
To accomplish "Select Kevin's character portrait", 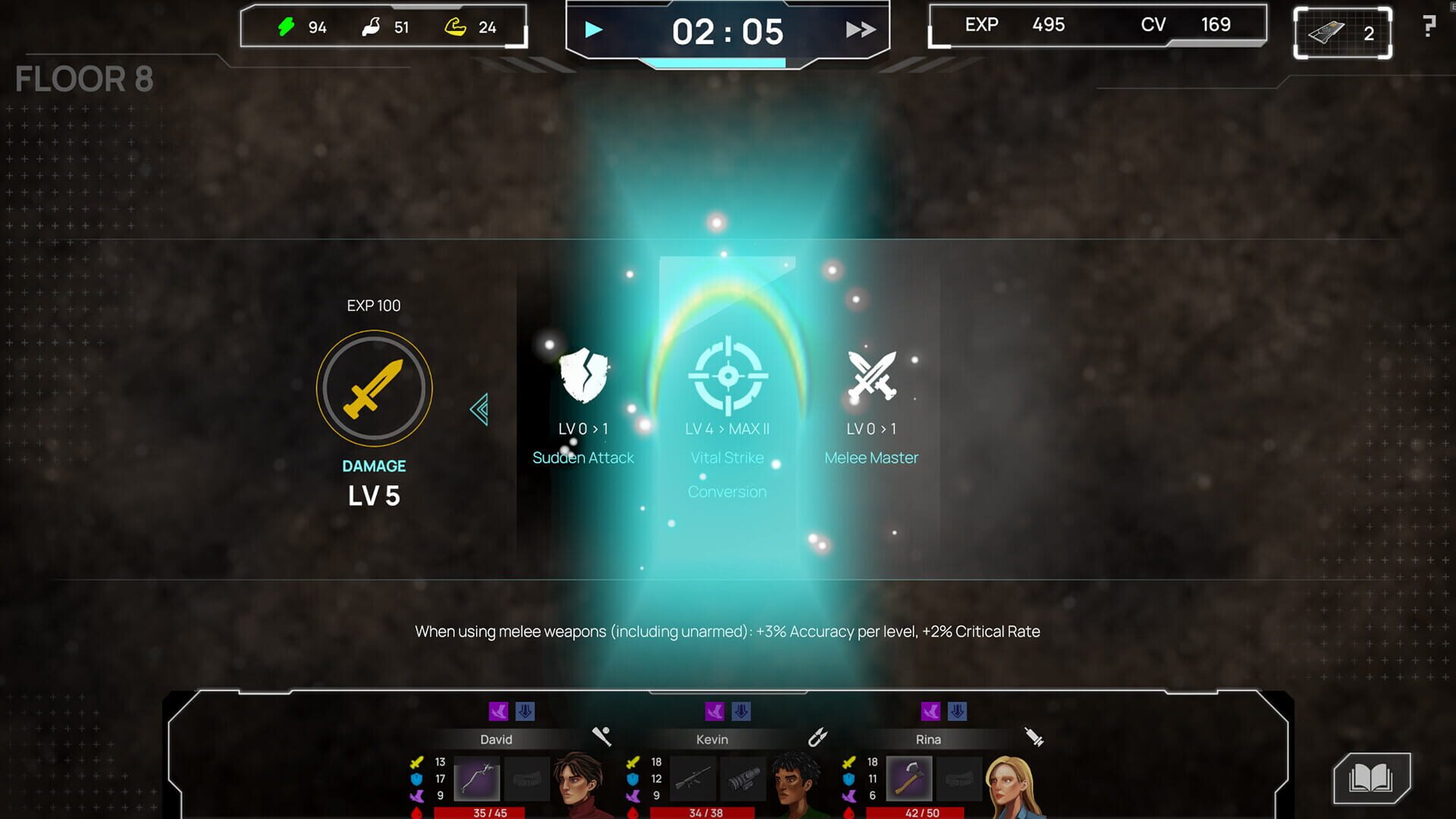I will coord(789,781).
